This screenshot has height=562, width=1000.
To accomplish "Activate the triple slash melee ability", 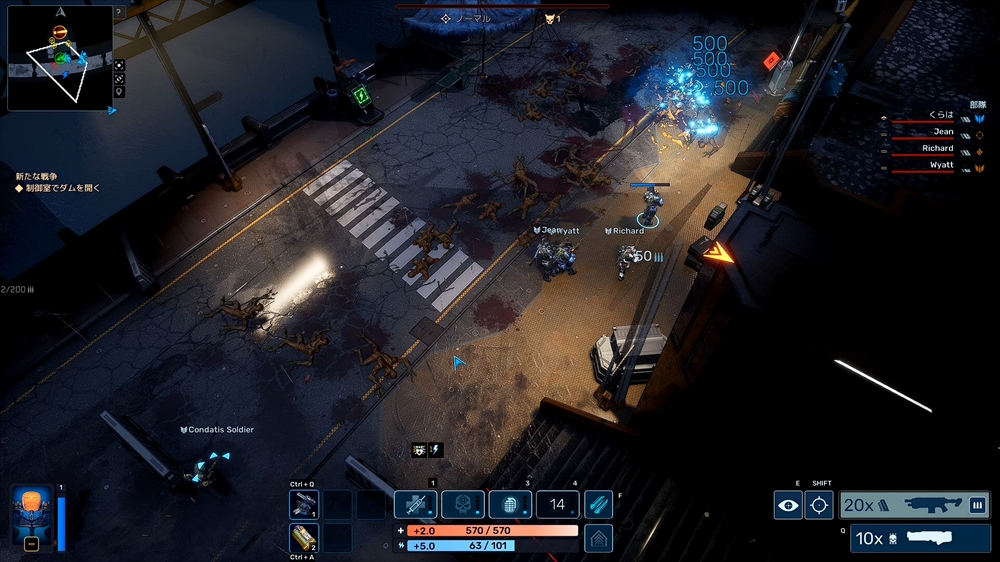I will tap(598, 505).
